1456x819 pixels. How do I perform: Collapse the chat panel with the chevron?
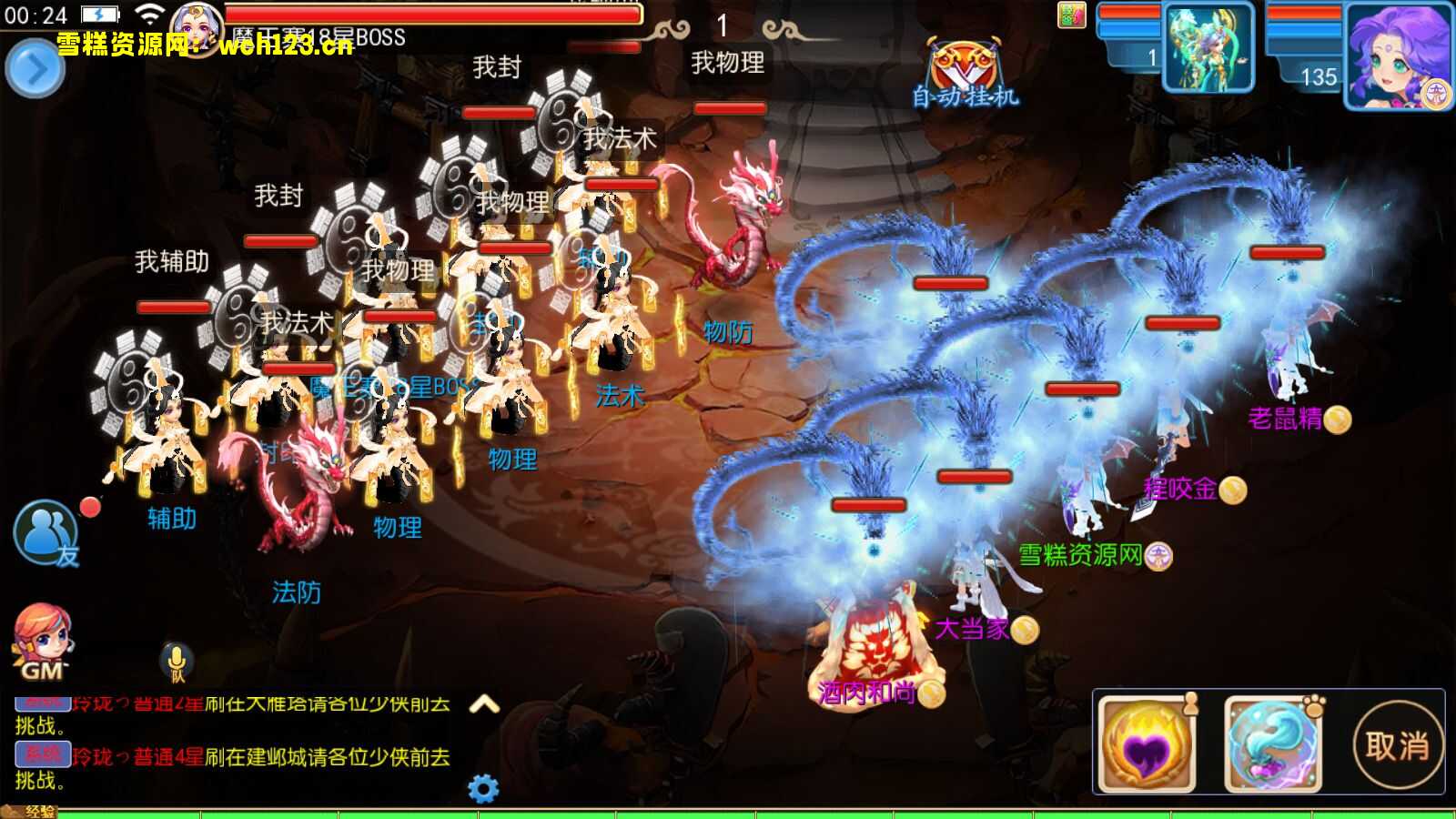483,703
